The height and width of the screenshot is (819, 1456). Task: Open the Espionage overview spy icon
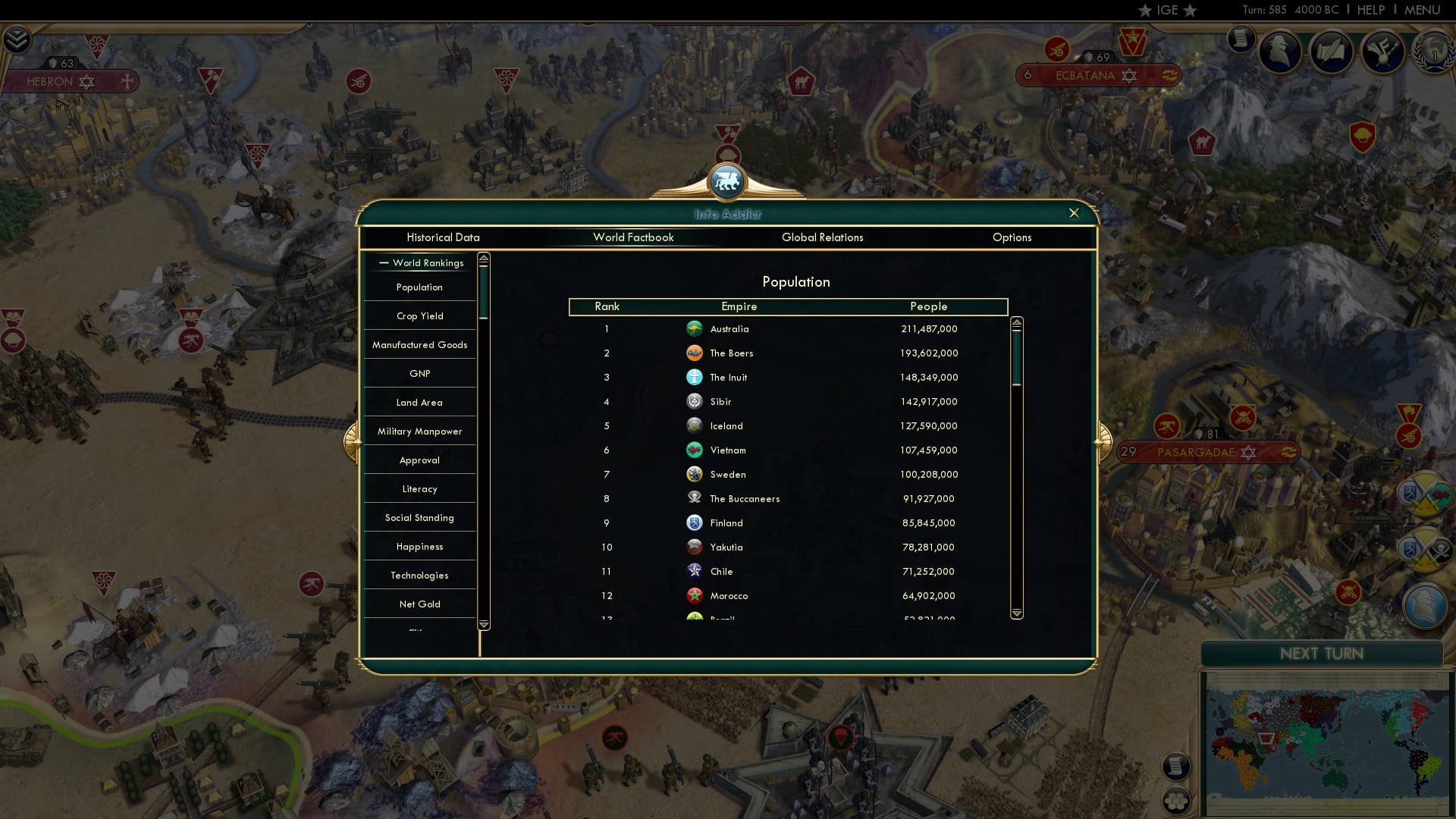tap(1282, 52)
